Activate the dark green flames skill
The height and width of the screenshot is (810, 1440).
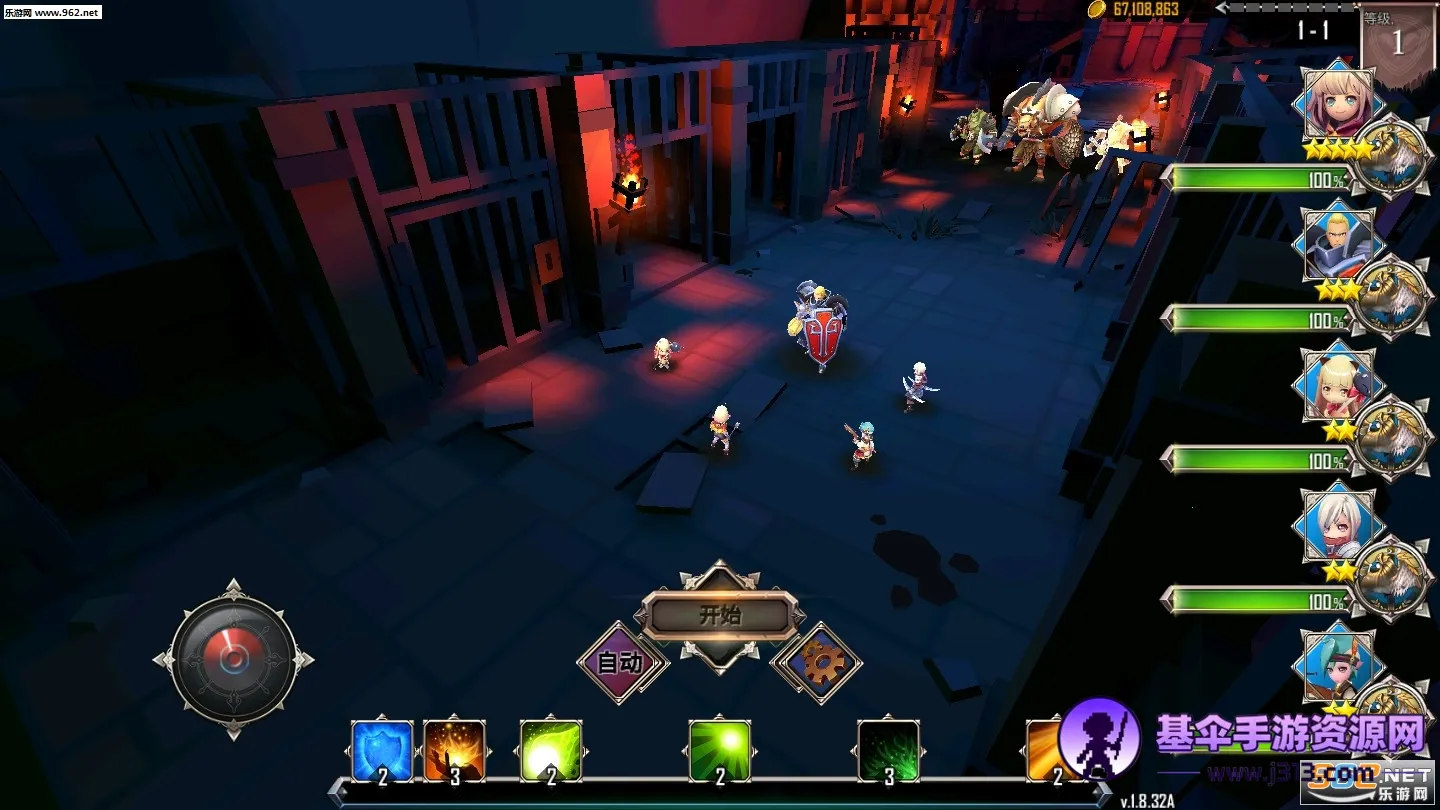click(889, 750)
